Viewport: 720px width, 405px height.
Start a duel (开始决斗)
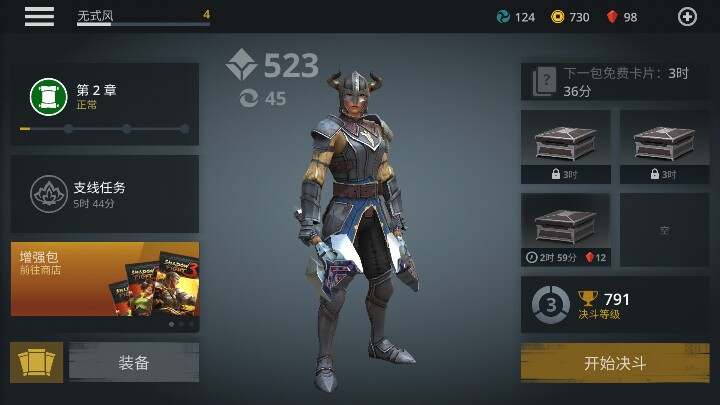click(614, 363)
